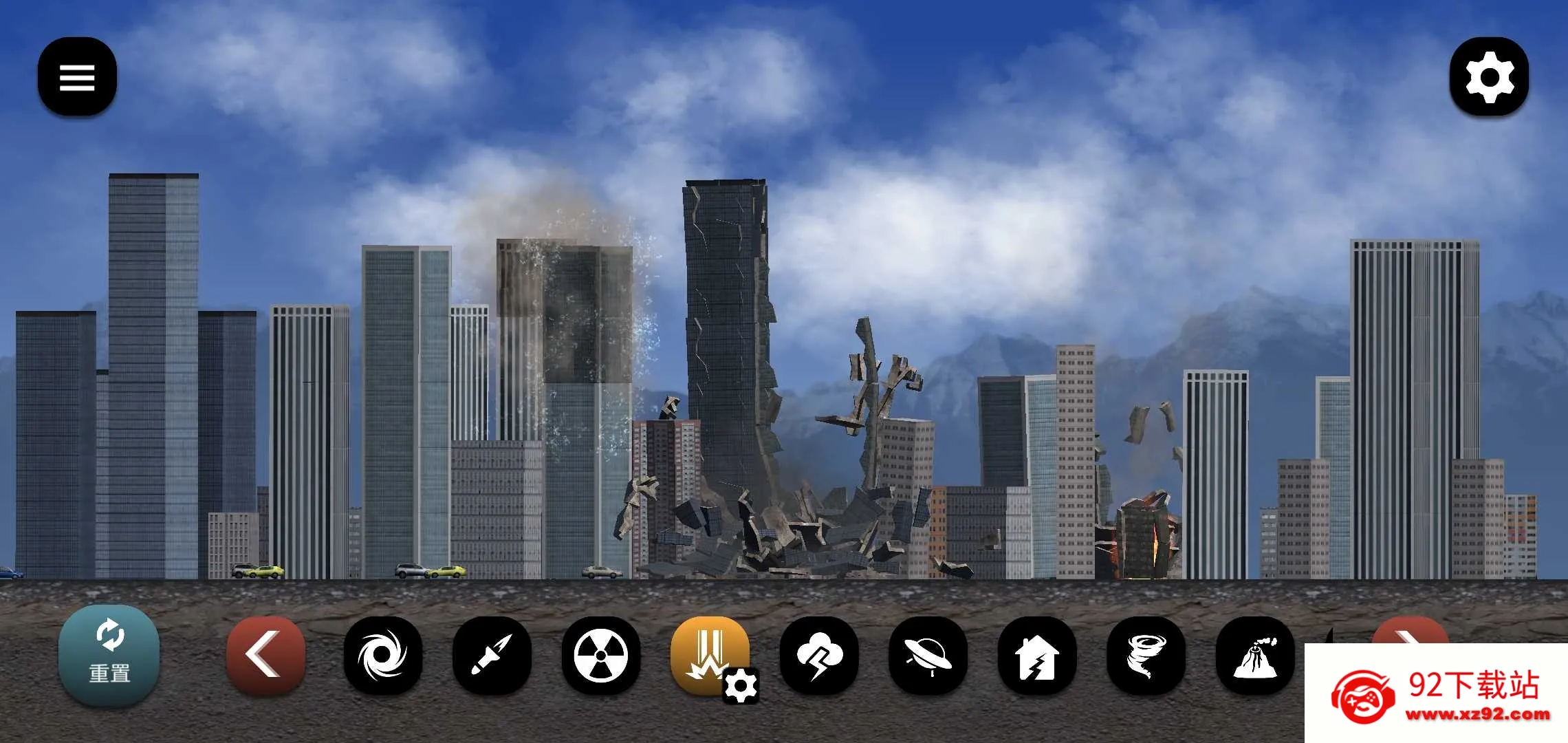Open the hamburger main menu
The image size is (1568, 743).
pos(76,76)
